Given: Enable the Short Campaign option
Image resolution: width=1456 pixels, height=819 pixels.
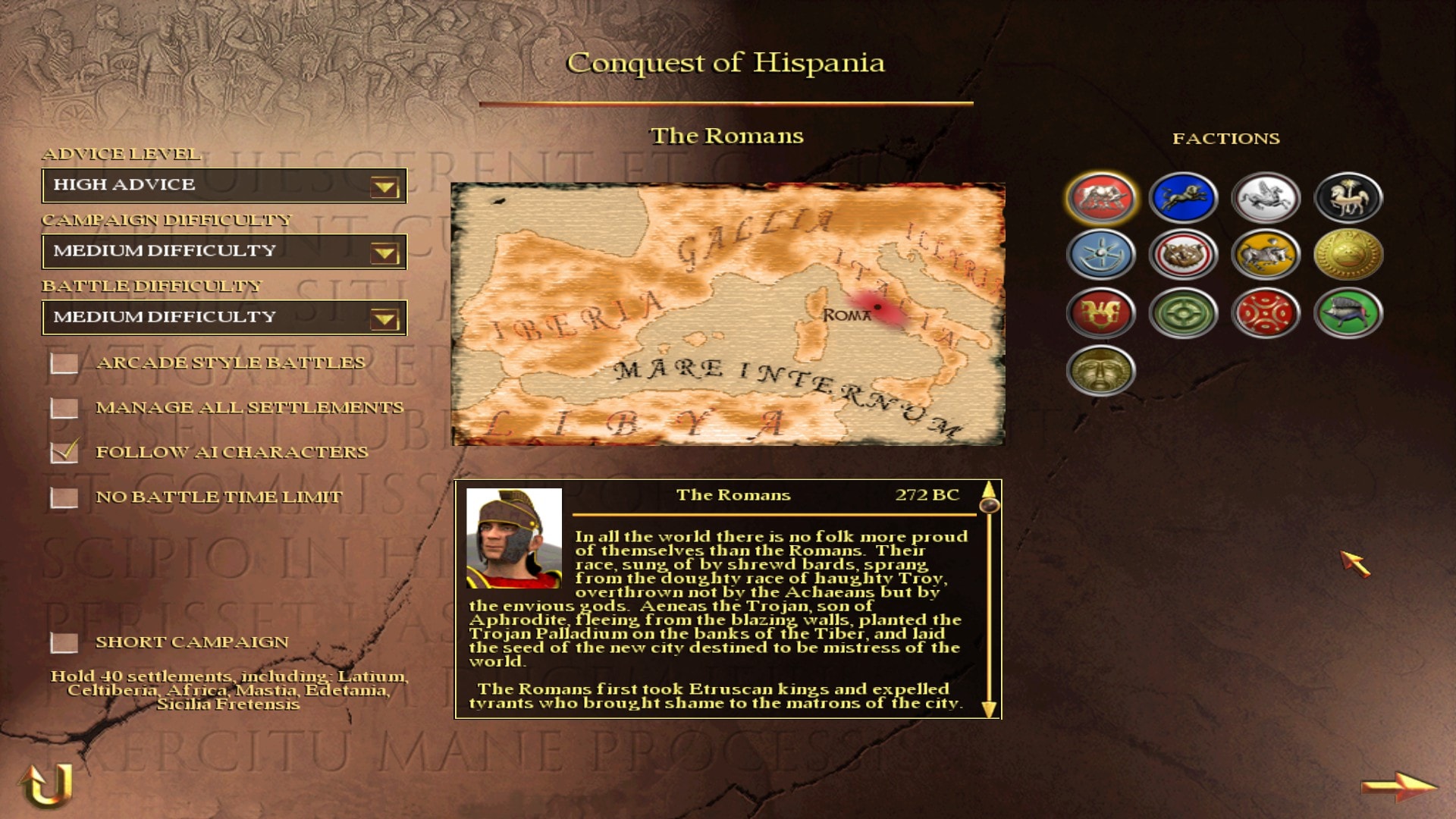Looking at the screenshot, I should (x=64, y=642).
